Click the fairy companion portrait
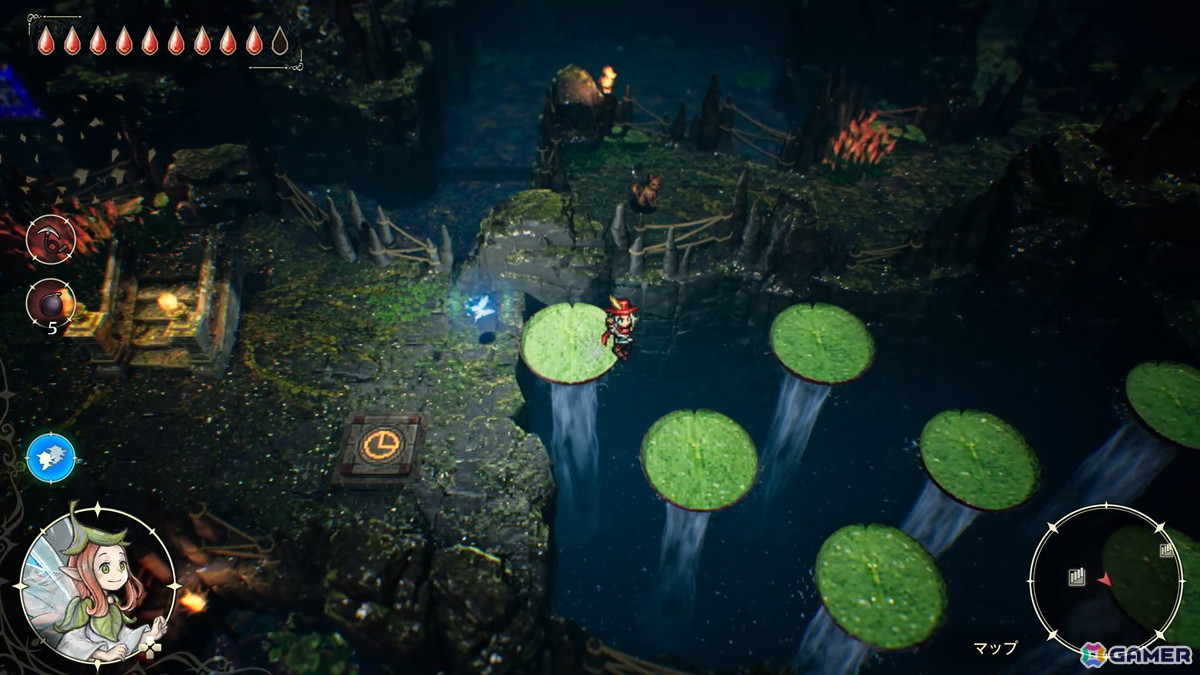1200x675 pixels. 97,585
